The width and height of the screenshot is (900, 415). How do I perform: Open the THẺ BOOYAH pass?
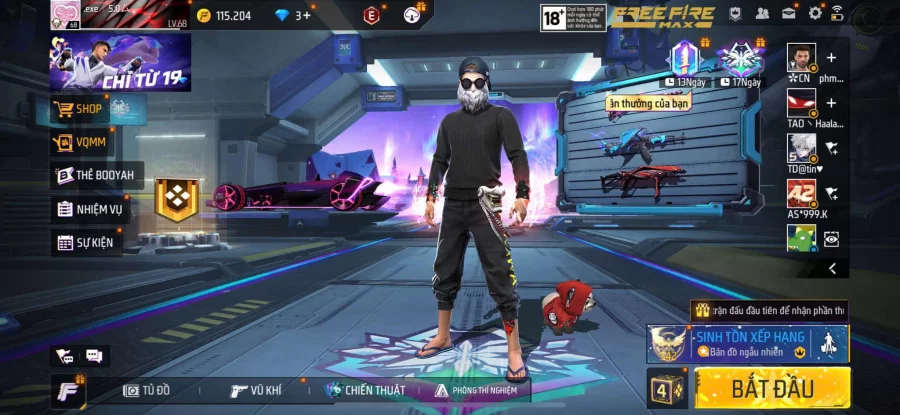(x=95, y=176)
